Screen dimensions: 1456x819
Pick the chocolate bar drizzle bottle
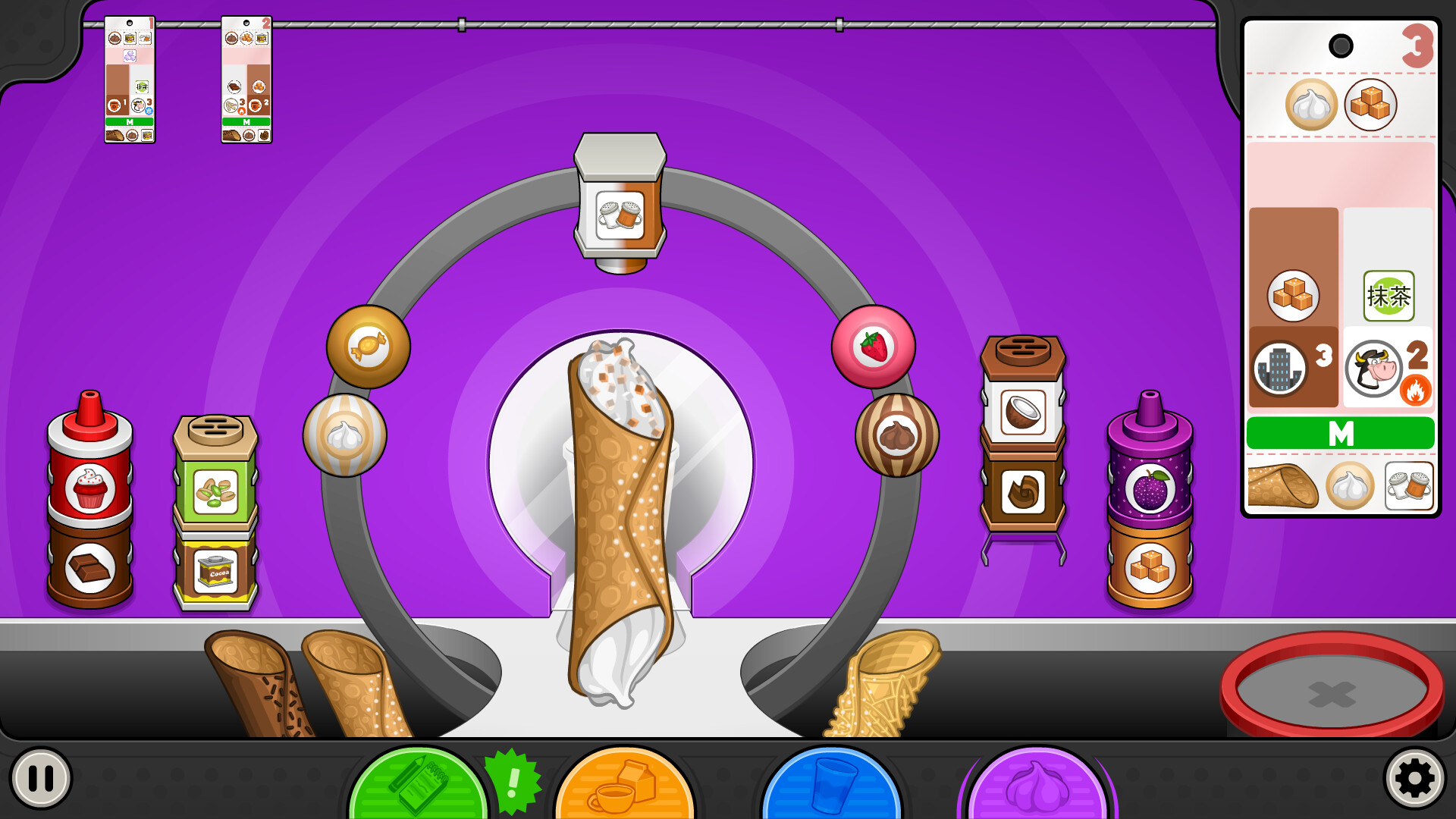click(90, 566)
